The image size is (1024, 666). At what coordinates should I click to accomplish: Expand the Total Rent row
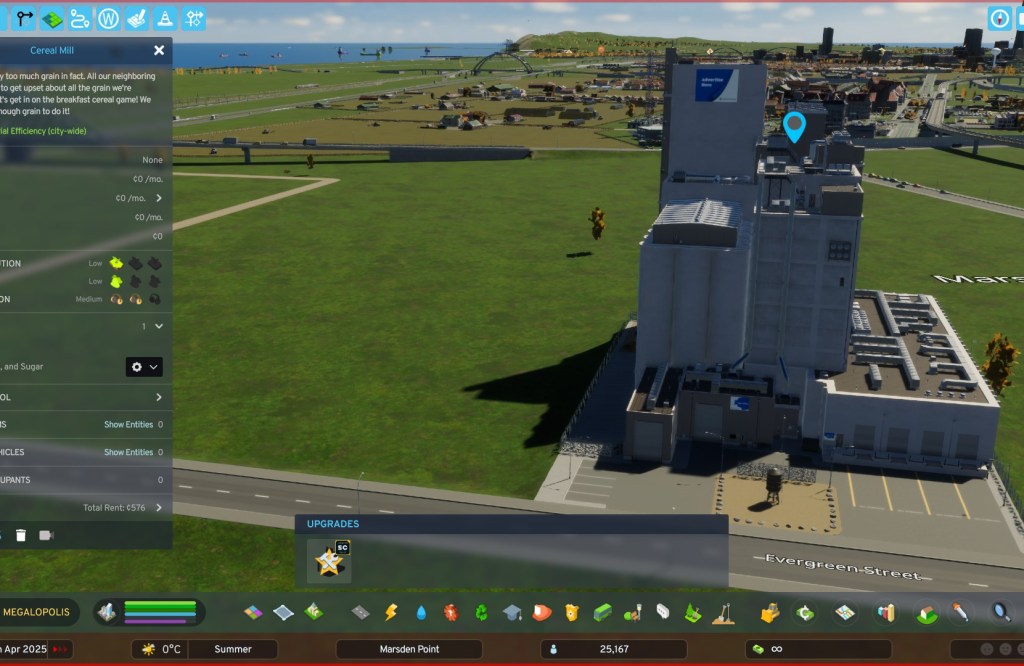158,508
